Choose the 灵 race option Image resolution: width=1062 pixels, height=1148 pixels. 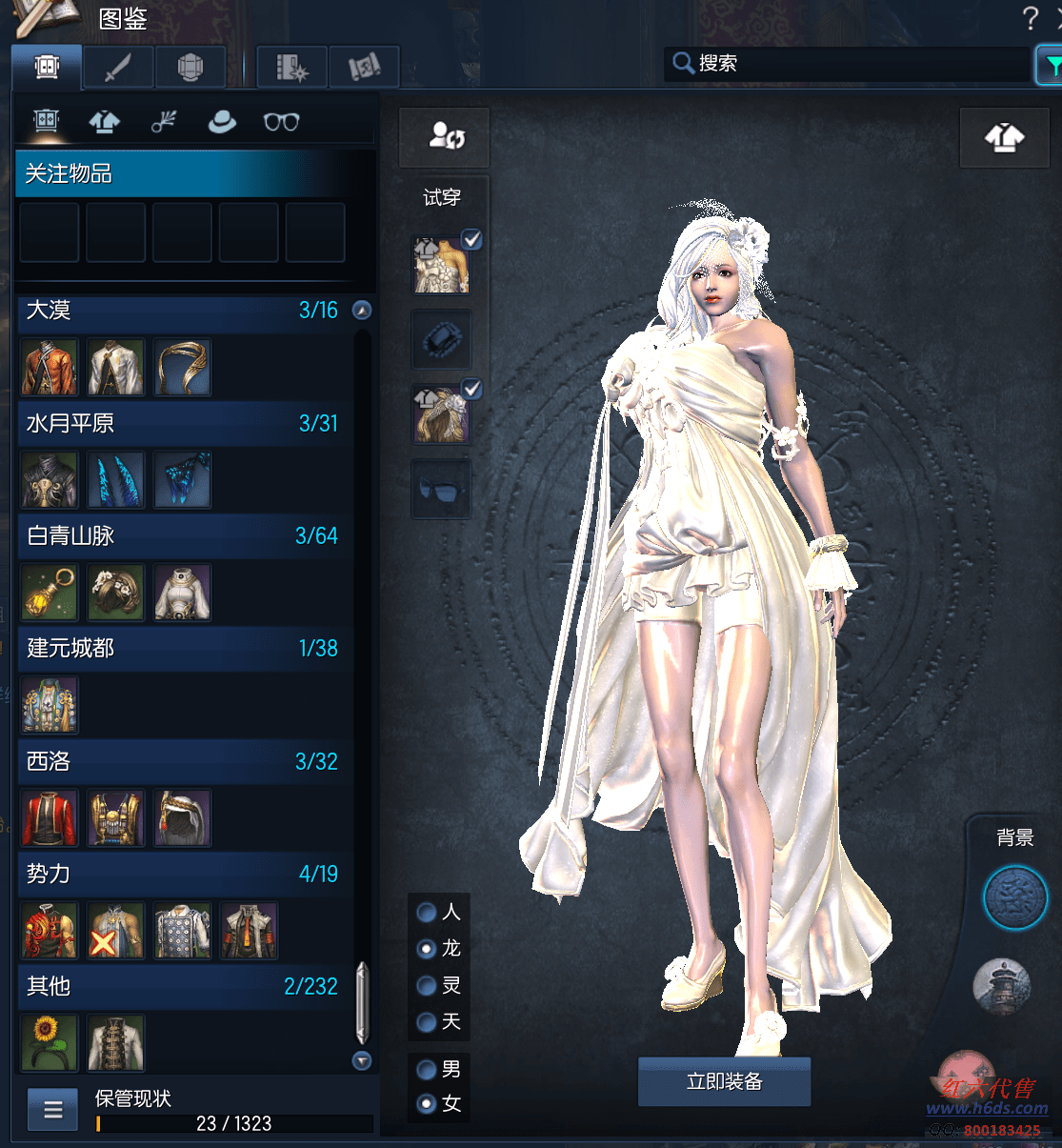click(x=428, y=986)
